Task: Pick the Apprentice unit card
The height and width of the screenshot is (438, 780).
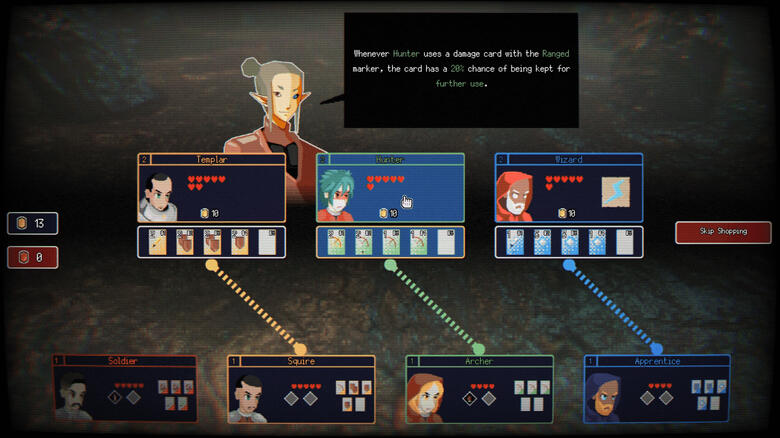Action: tap(657, 389)
